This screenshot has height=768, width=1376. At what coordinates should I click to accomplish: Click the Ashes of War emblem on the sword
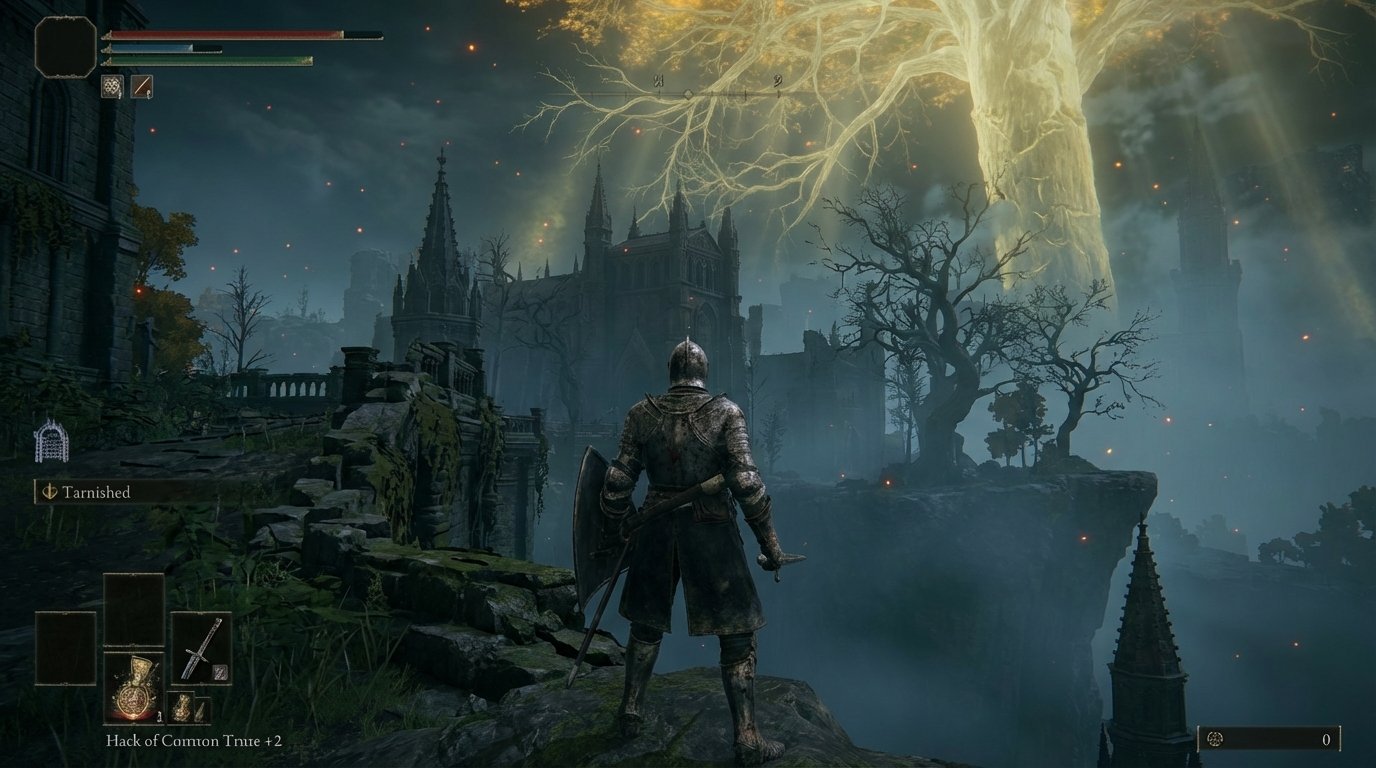pyautogui.click(x=219, y=672)
